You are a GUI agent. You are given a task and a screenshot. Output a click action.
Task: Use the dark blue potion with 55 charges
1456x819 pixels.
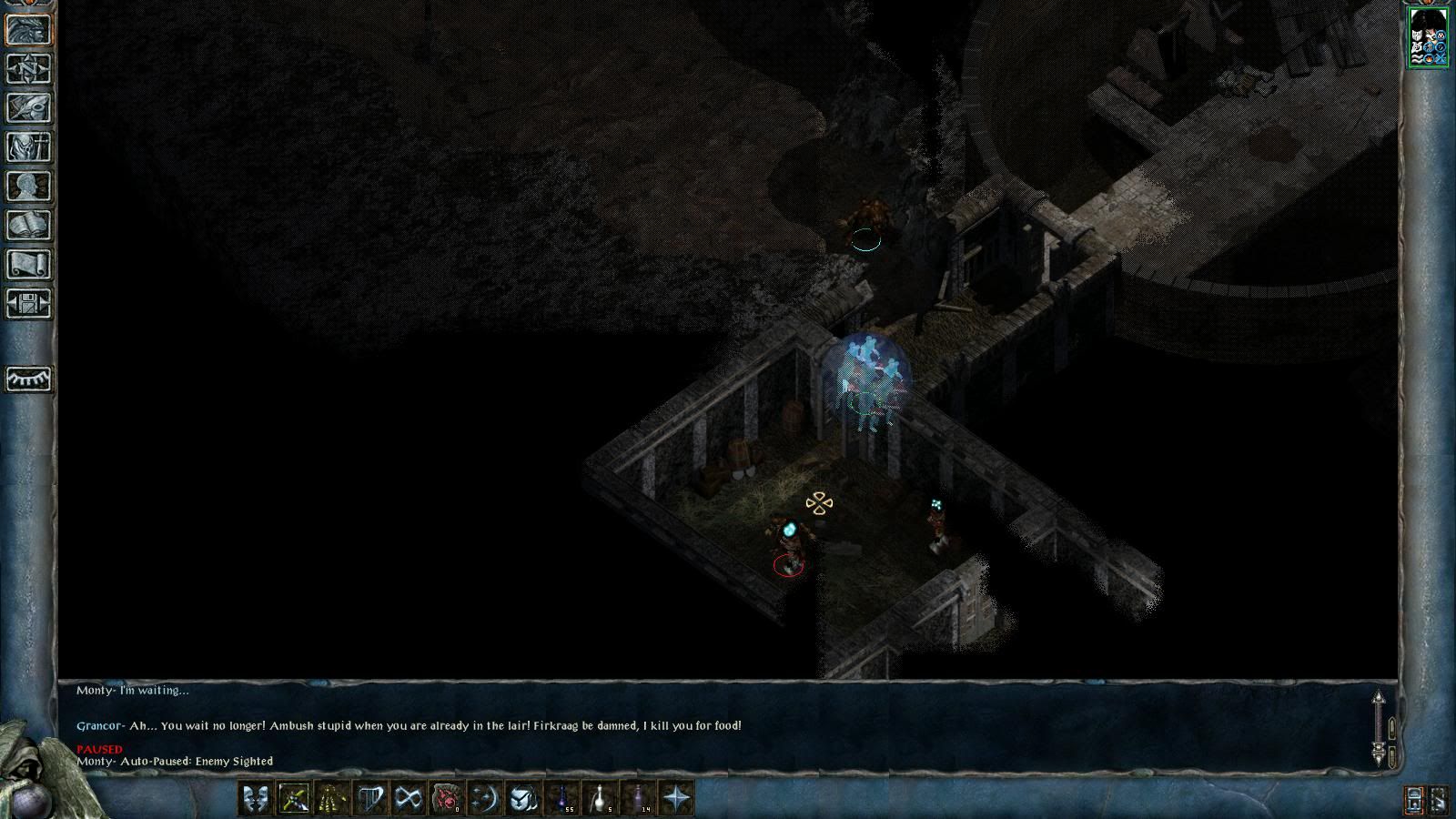[562, 798]
